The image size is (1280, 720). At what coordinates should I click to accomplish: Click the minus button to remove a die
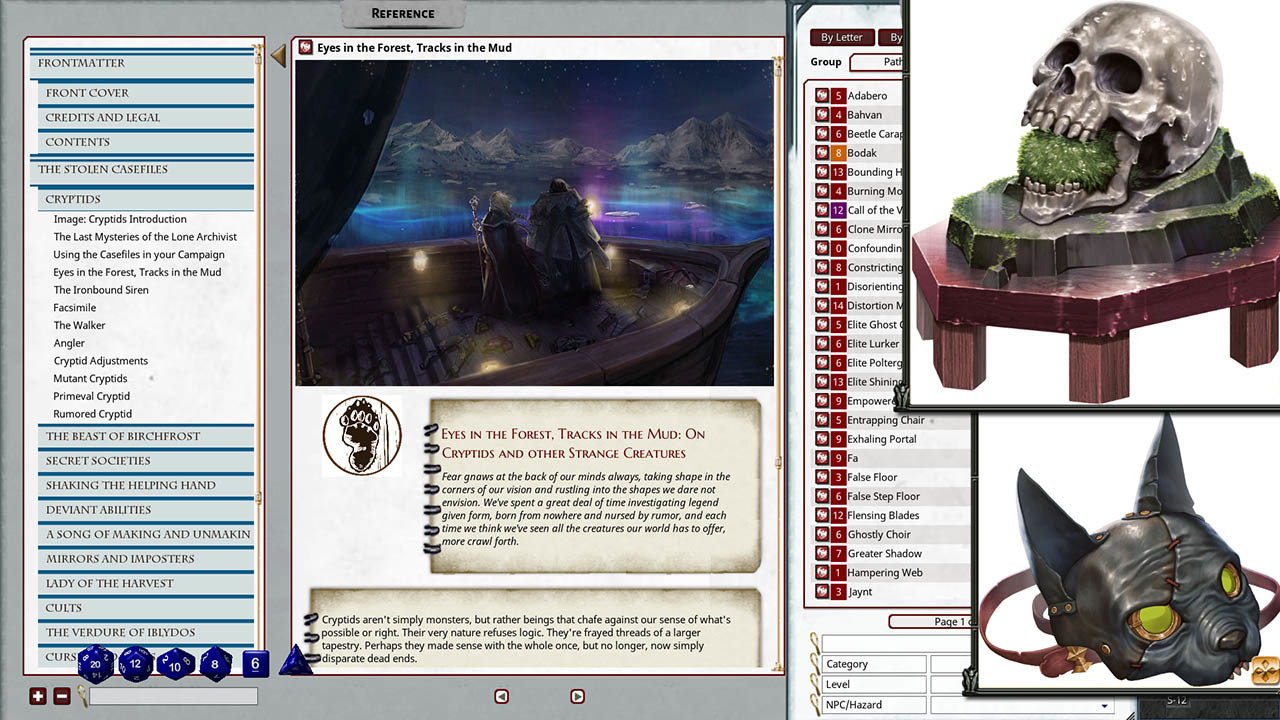[60, 695]
